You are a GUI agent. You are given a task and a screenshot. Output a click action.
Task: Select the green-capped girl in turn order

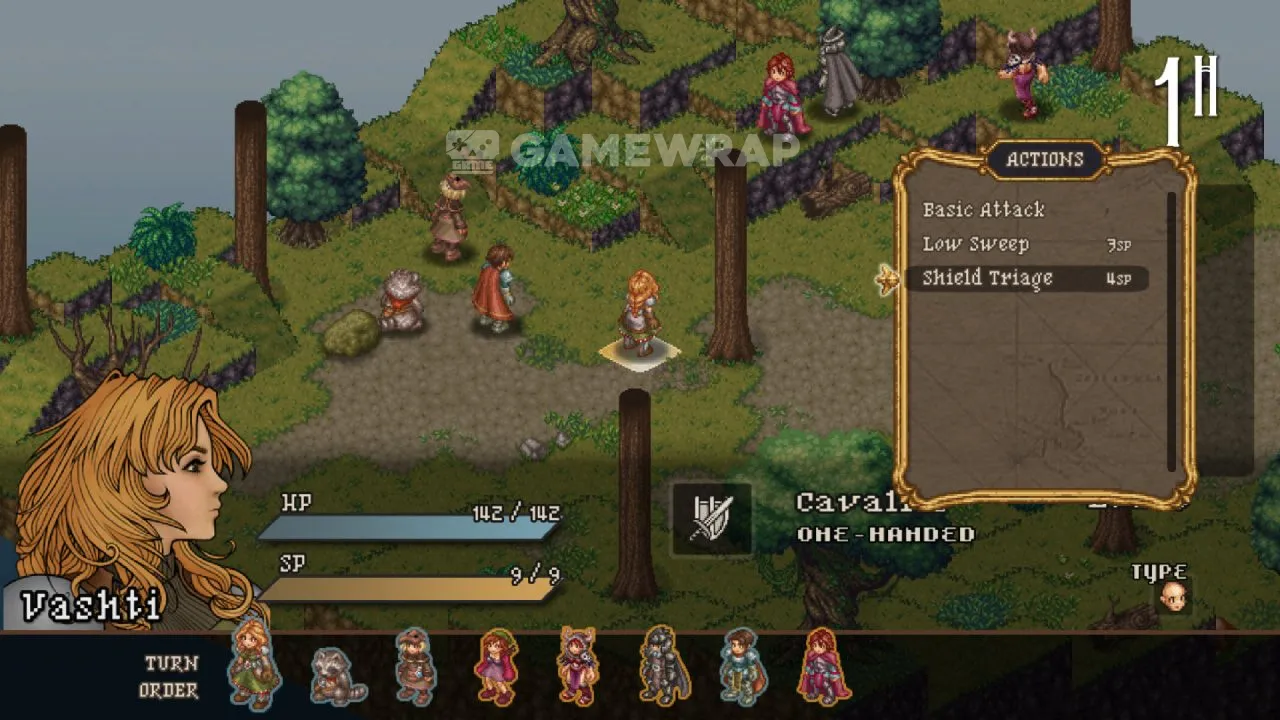point(496,668)
